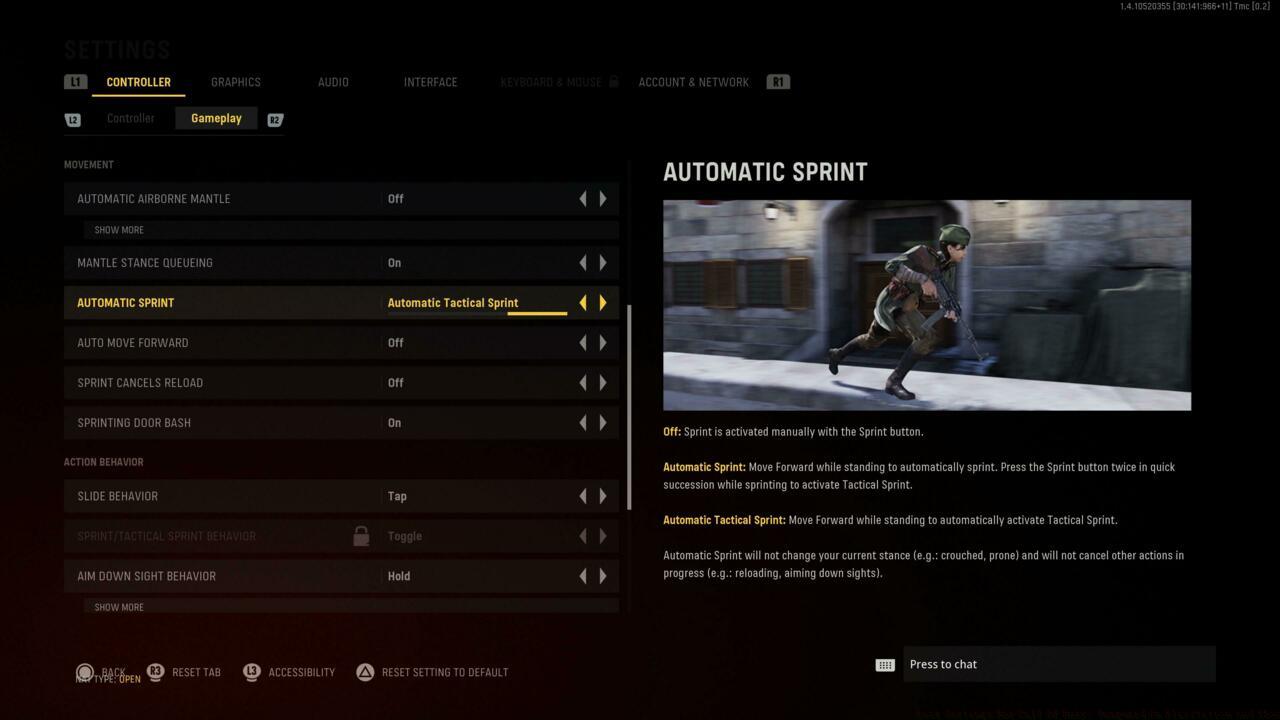Viewport: 1280px width, 720px height.
Task: Click the Back circle button icon
Action: [85, 672]
